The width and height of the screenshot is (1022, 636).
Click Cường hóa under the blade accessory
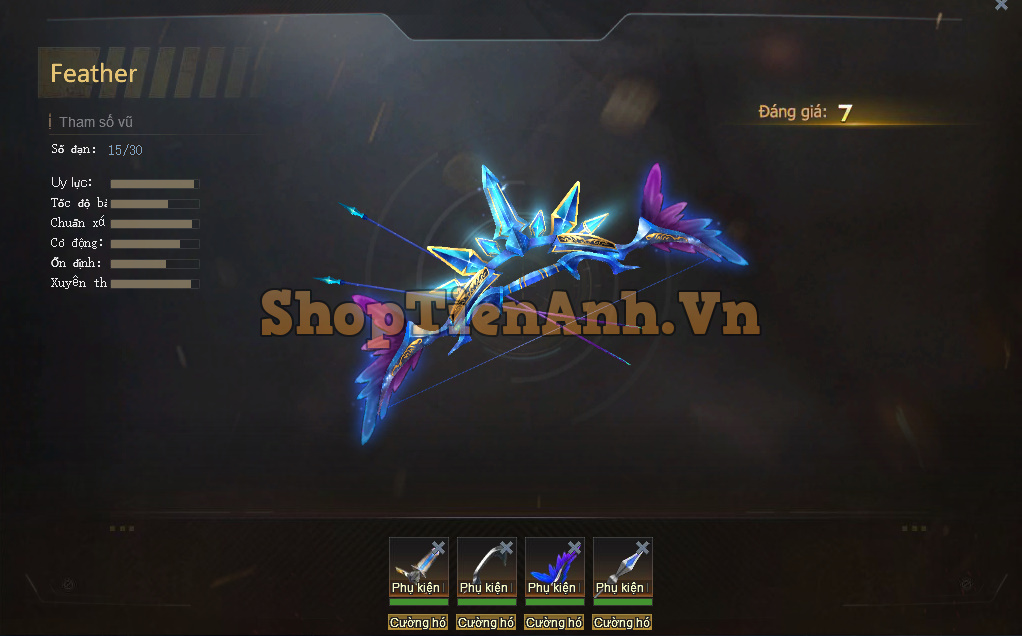click(418, 622)
